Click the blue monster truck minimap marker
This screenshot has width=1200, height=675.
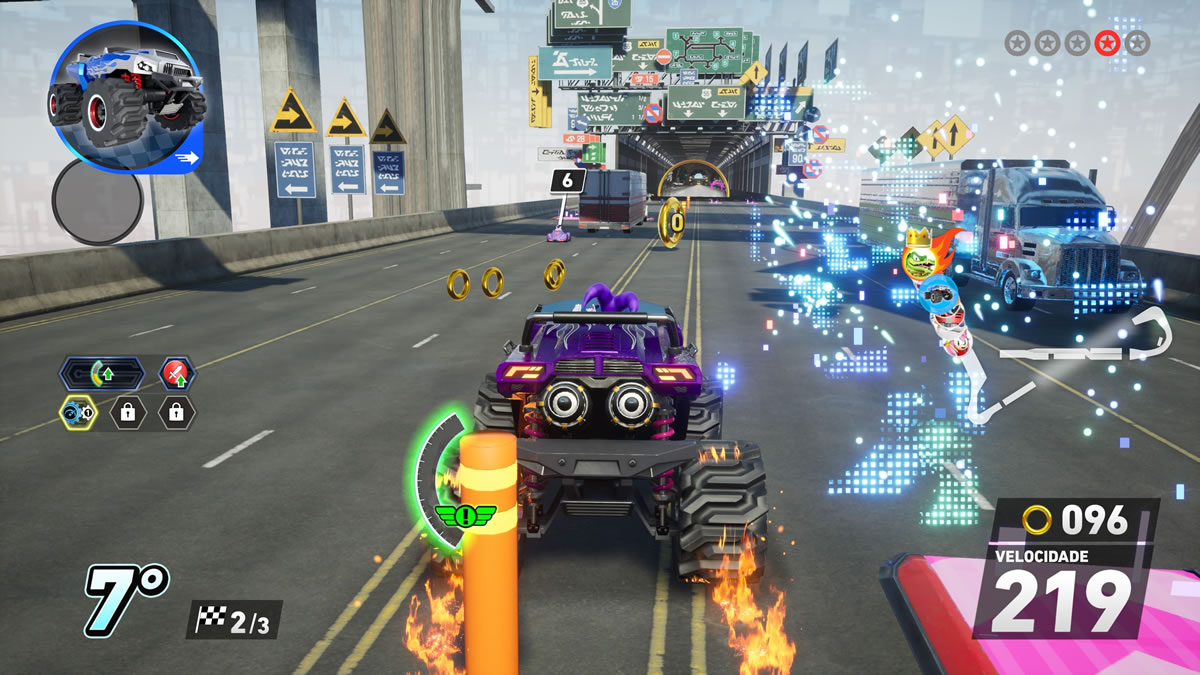pos(938,294)
